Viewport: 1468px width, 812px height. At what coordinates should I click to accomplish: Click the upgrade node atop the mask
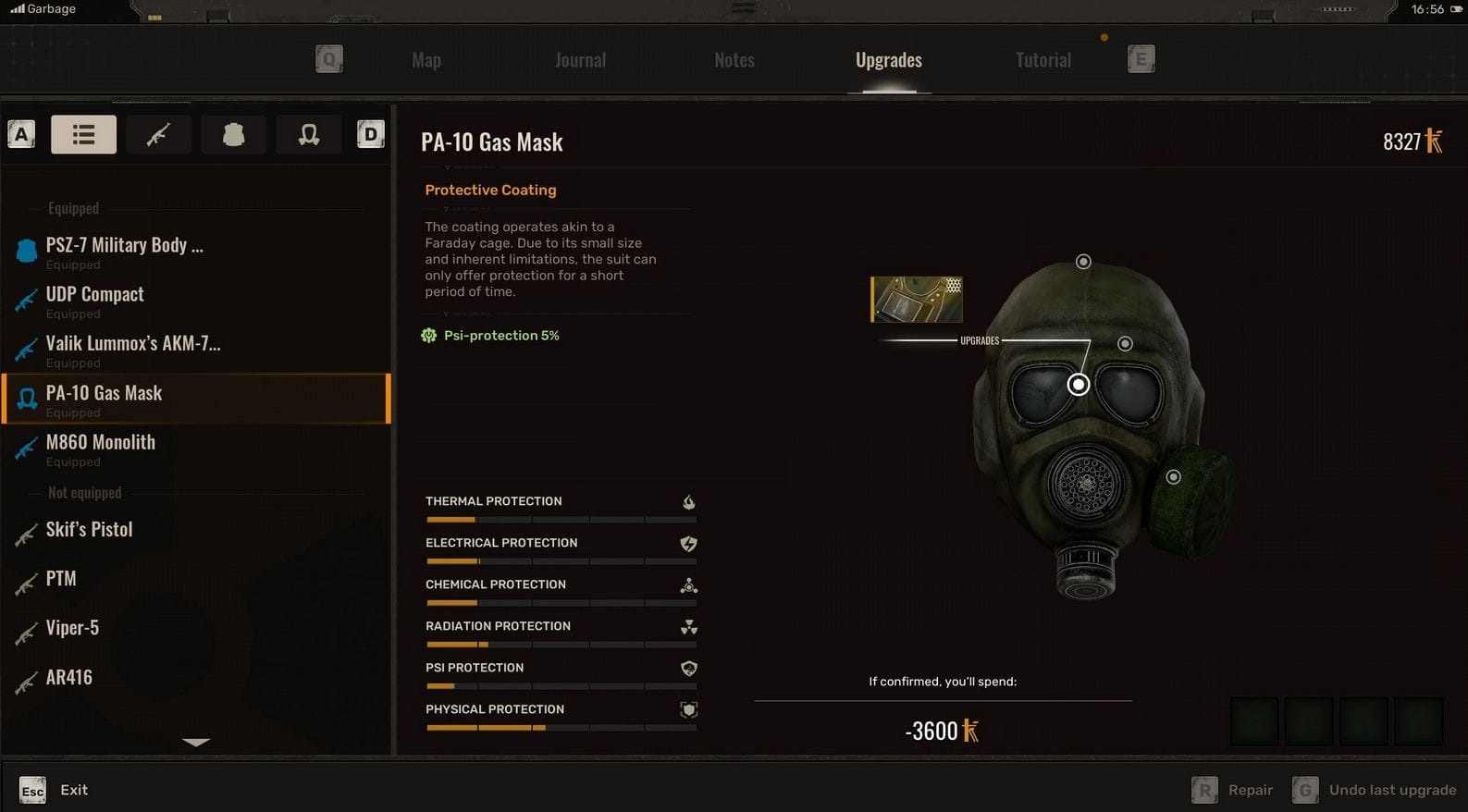[1083, 262]
